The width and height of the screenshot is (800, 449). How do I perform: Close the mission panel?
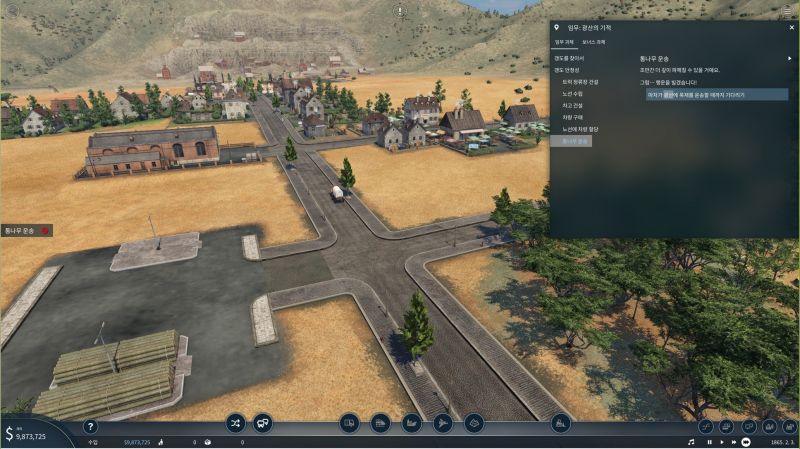(789, 27)
